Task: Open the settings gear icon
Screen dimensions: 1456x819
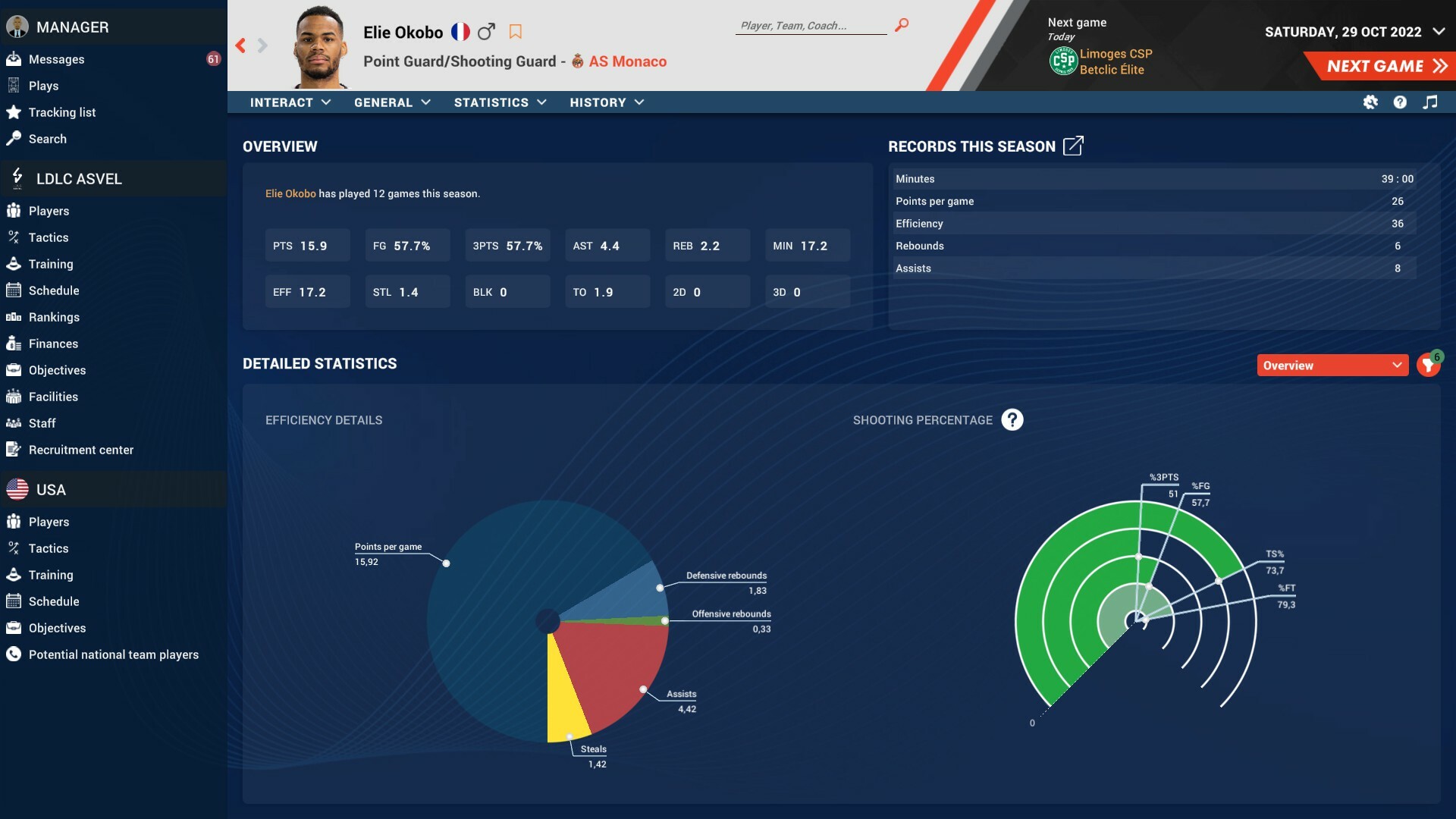Action: pyautogui.click(x=1371, y=102)
